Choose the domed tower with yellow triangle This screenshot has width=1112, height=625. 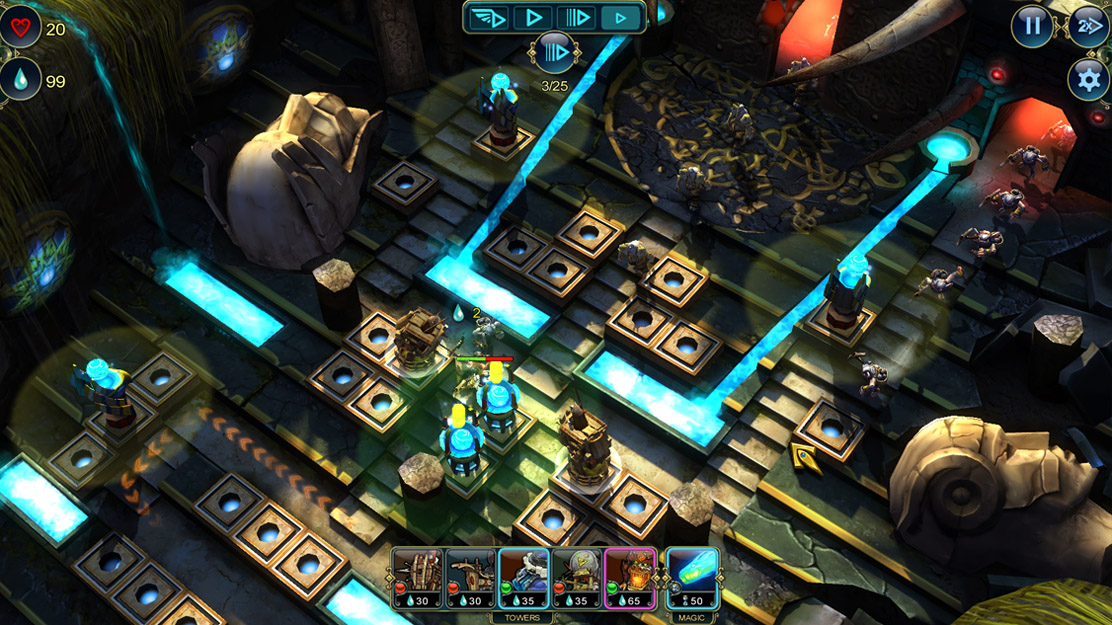pos(577,578)
